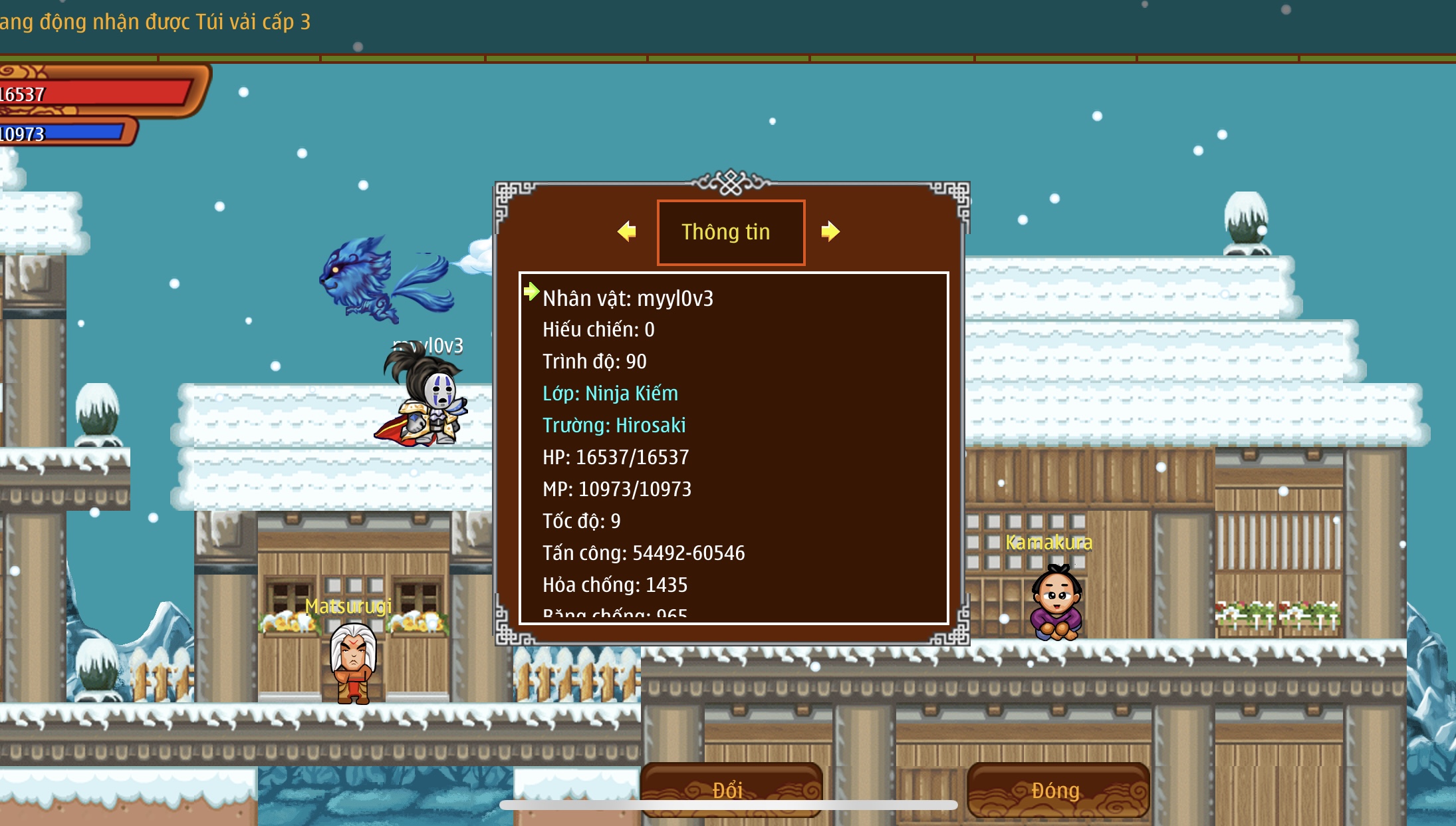The image size is (1456, 826).
Task: Go to previous tab with left arrow
Action: pyautogui.click(x=626, y=231)
